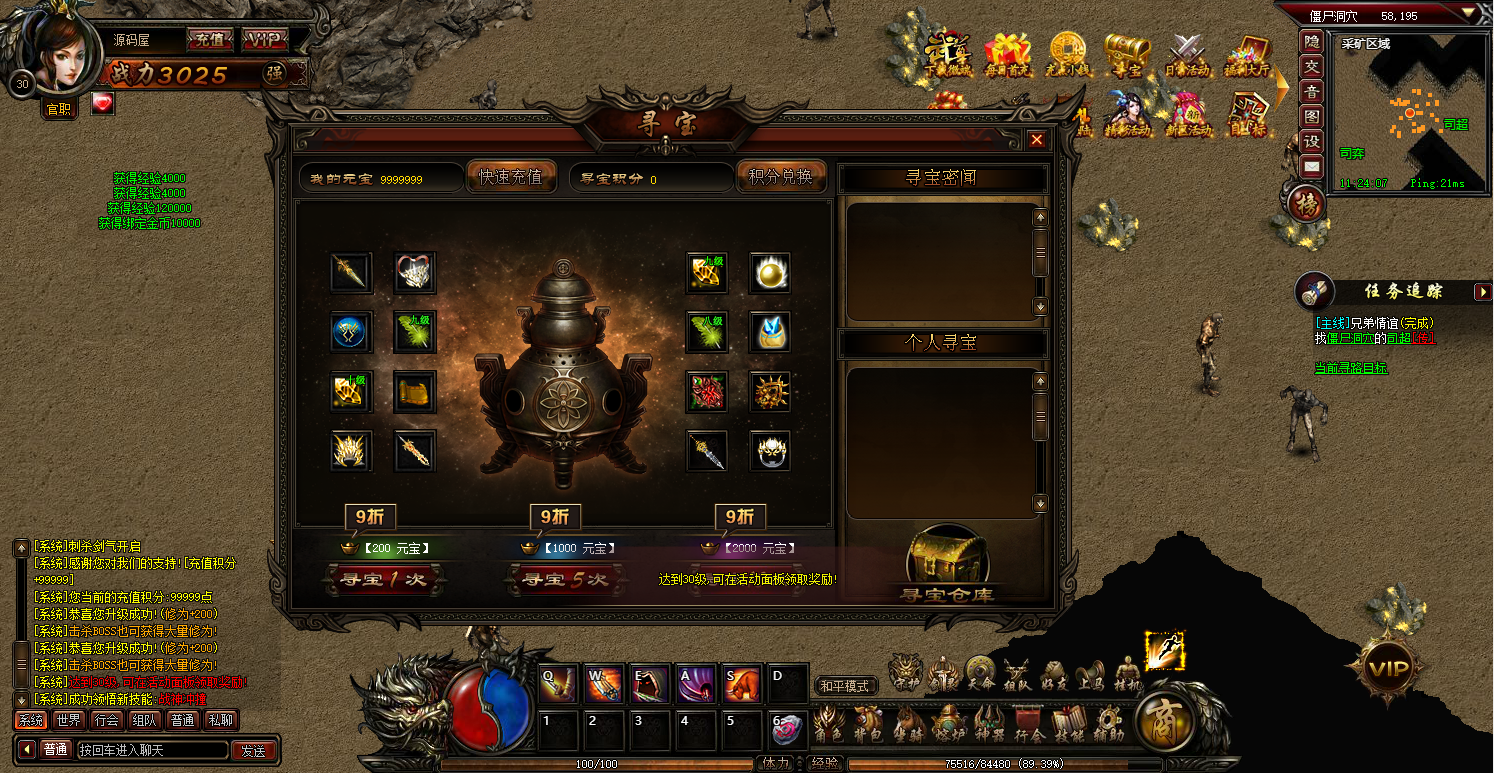Open the 每日首充 daily first recharge gift

1006,55
